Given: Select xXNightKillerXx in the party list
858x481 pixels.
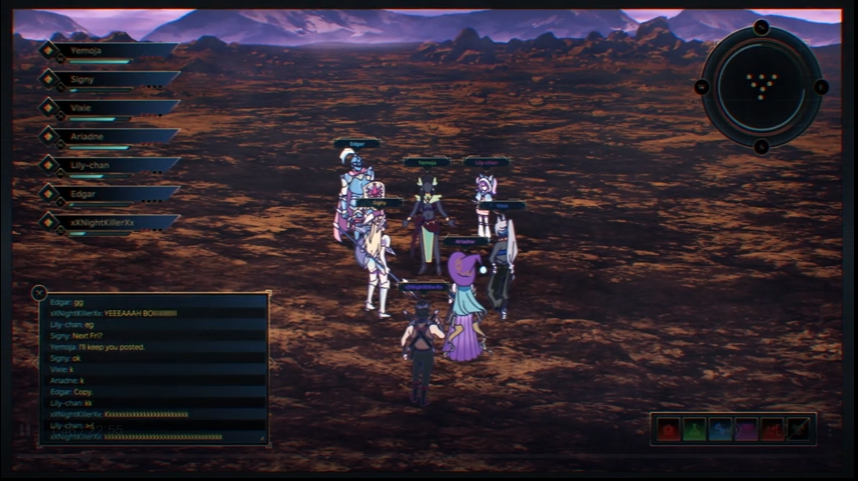Looking at the screenshot, I should click(110, 222).
